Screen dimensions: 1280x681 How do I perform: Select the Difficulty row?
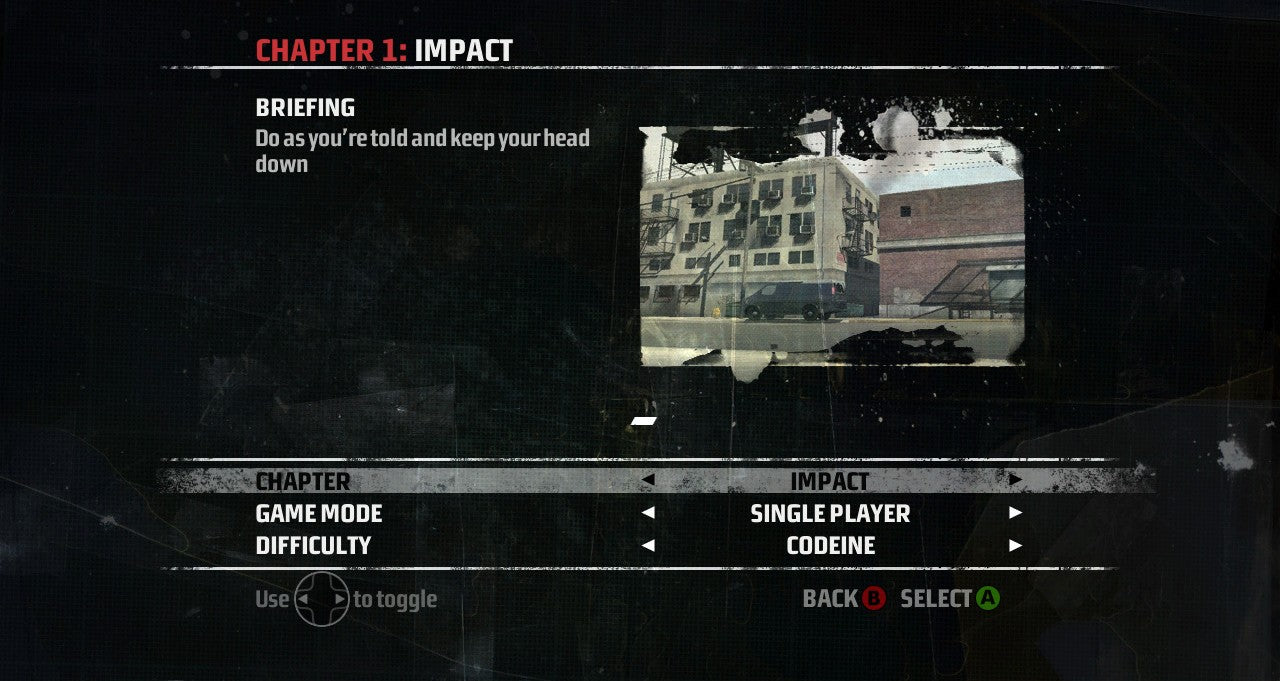(313, 545)
